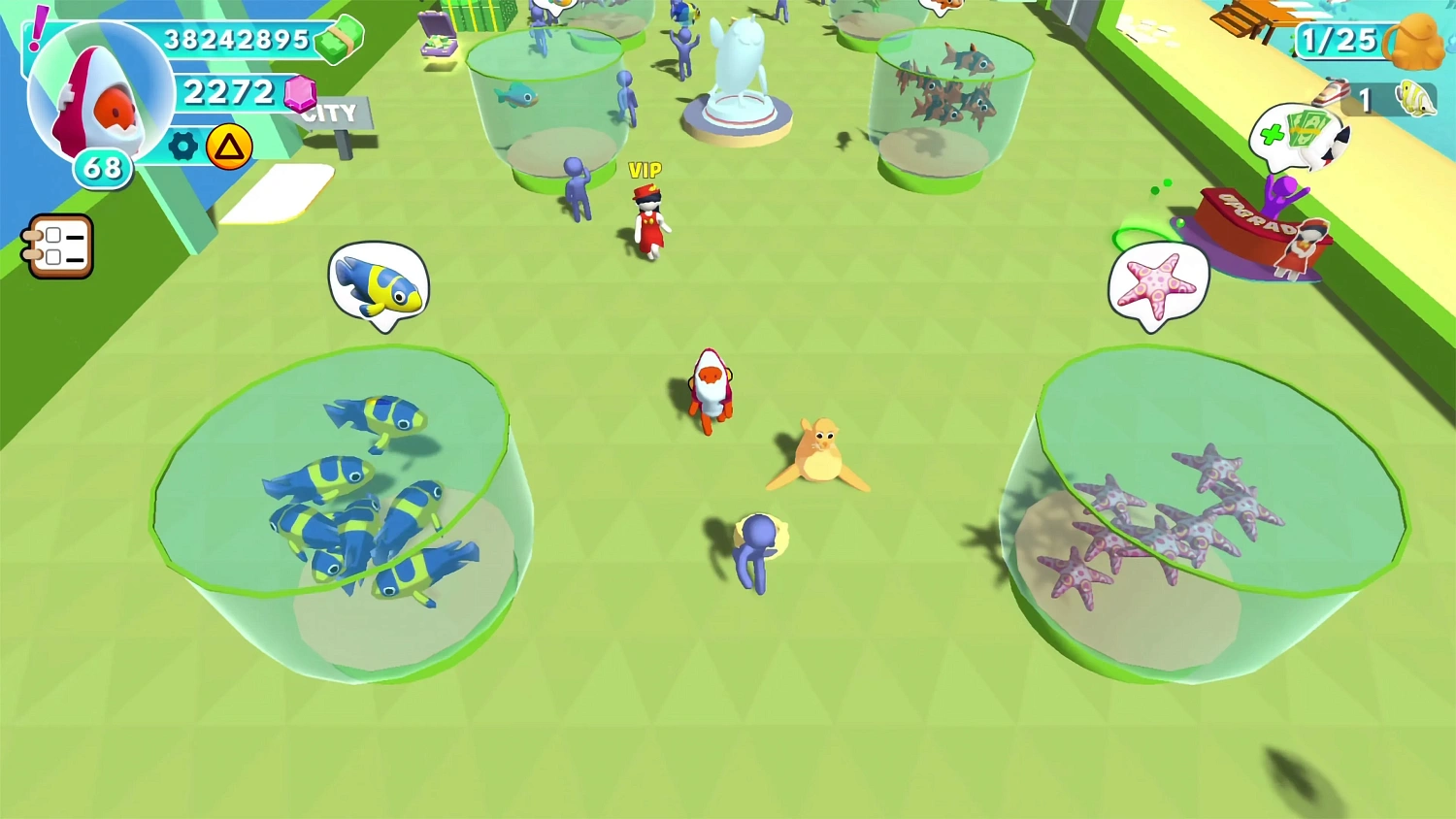Open the backpack capacity icon near 1/25
The height and width of the screenshot is (819, 1456).
(x=1413, y=43)
